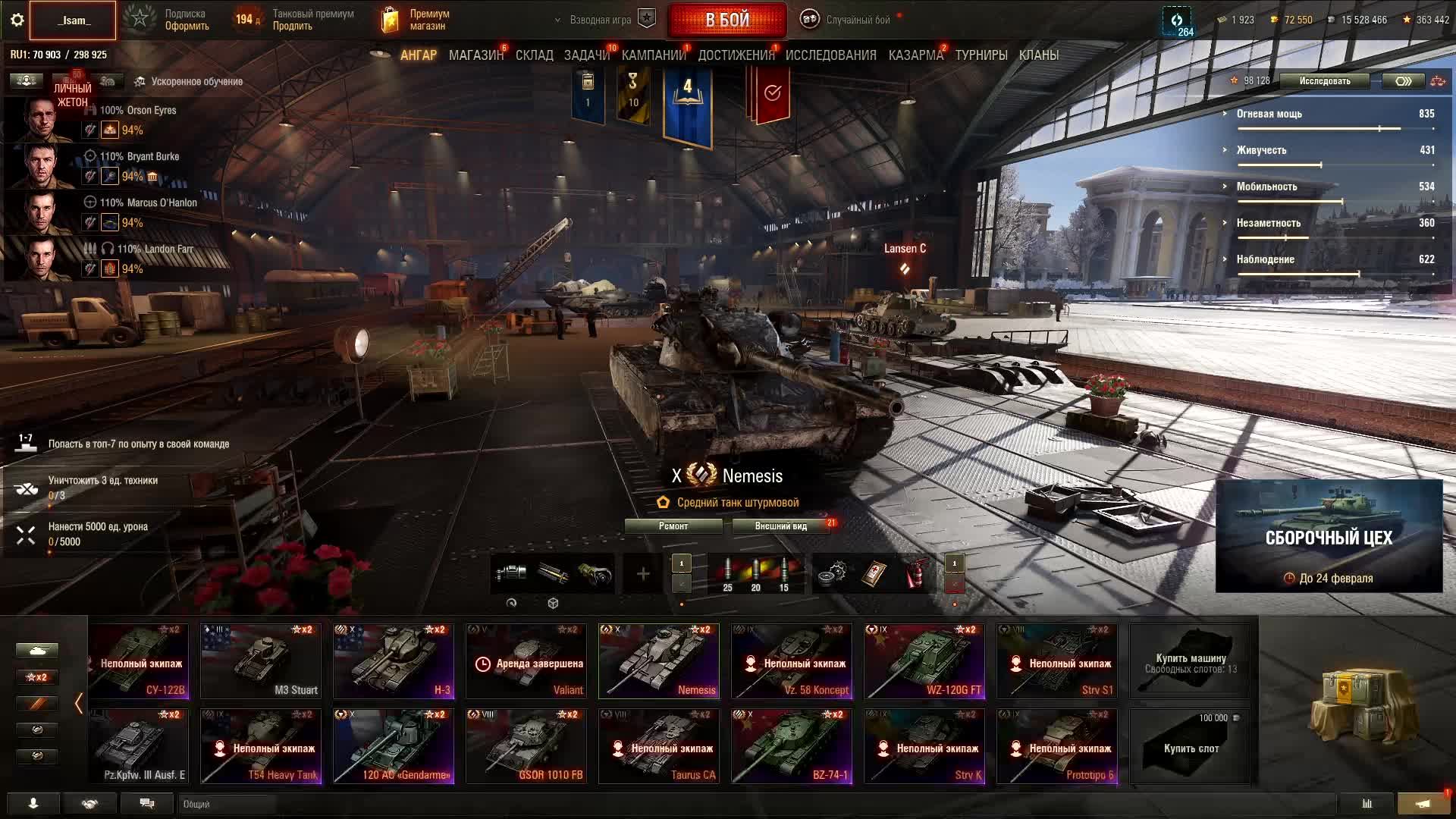
Task: Choose the M3 Stuart tank tile
Action: (x=261, y=661)
